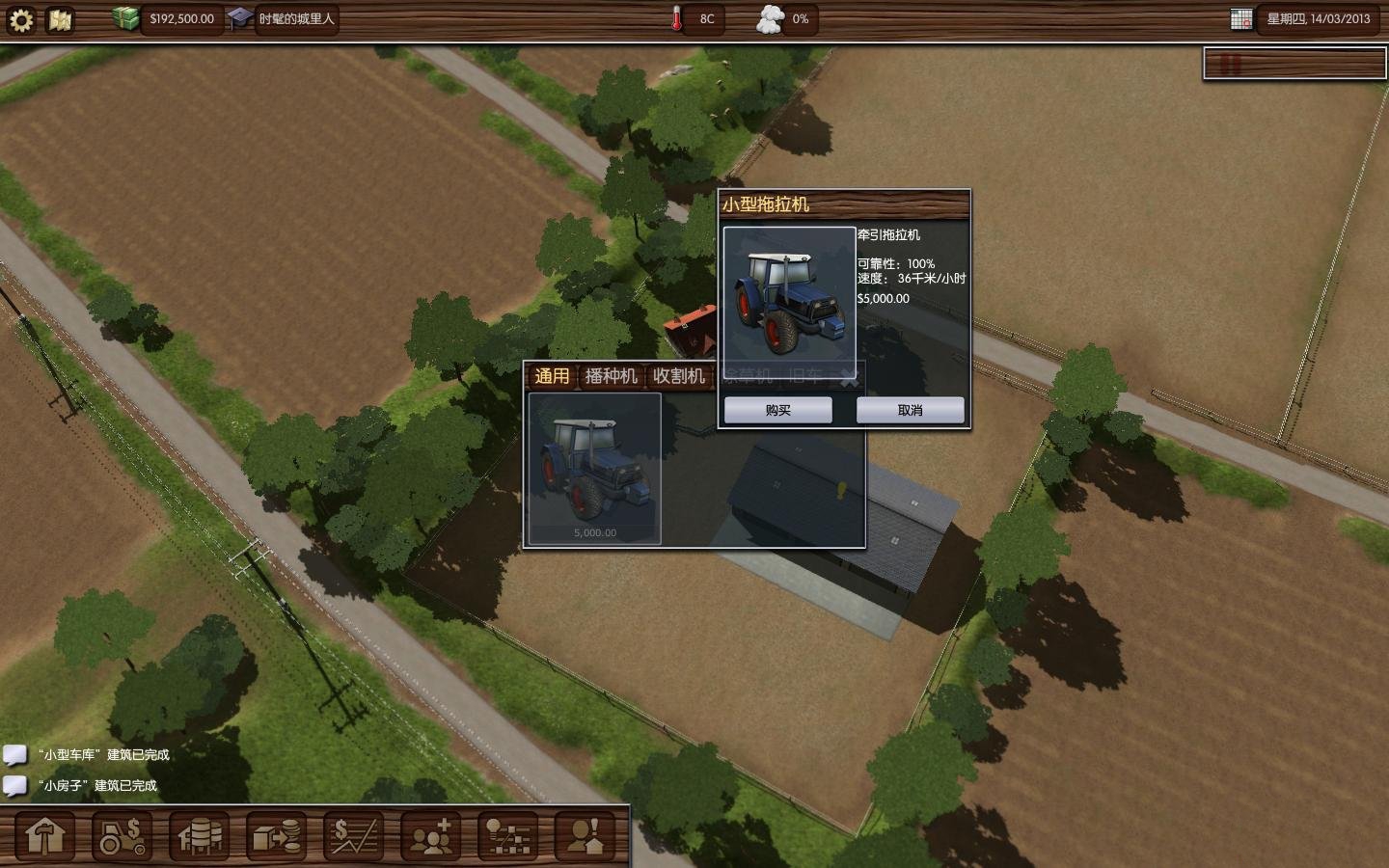This screenshot has height=868, width=1389.
Task: Click the "小房子" construction complete message
Action: point(97,786)
